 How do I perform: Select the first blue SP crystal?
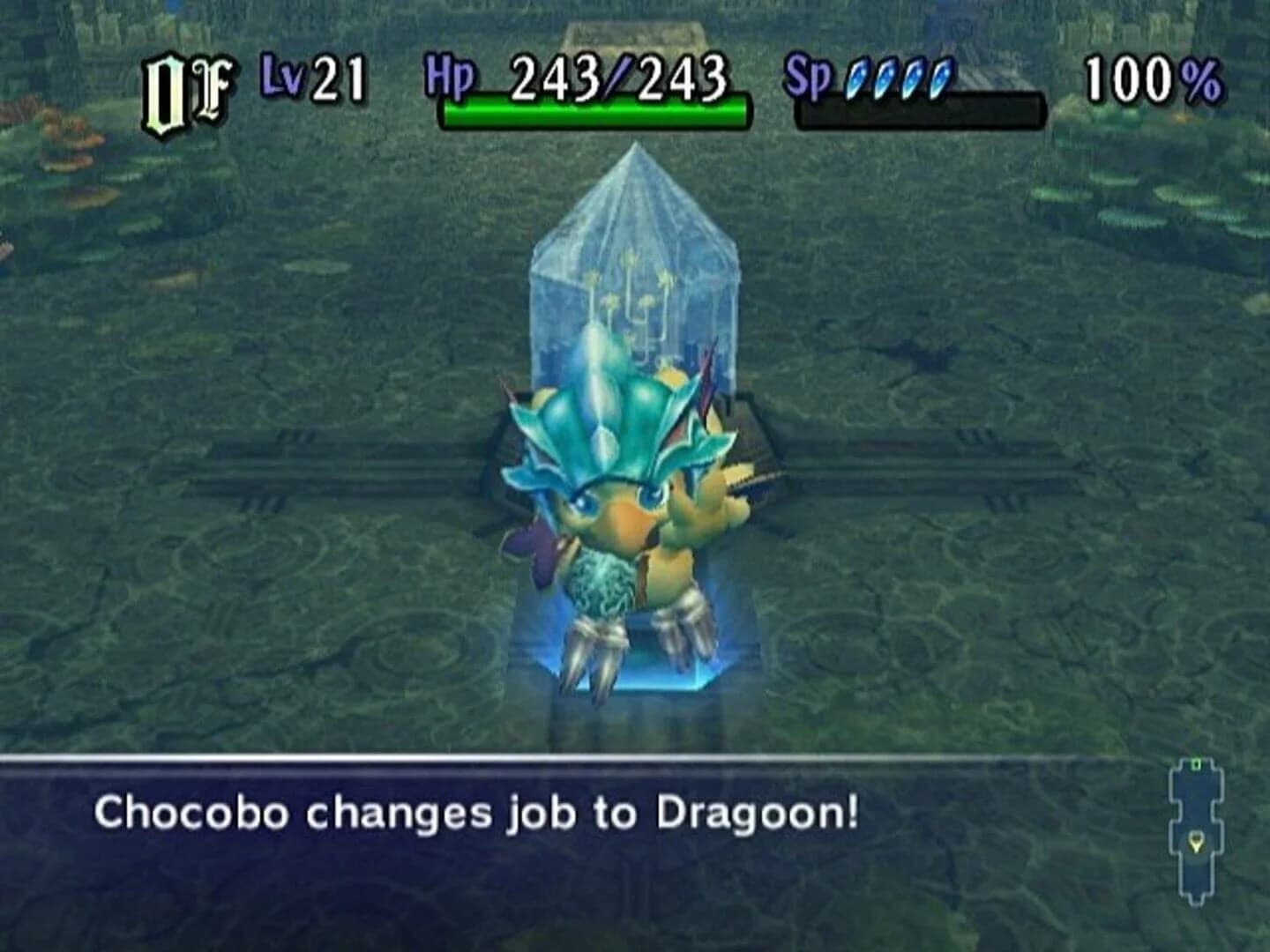pos(855,79)
